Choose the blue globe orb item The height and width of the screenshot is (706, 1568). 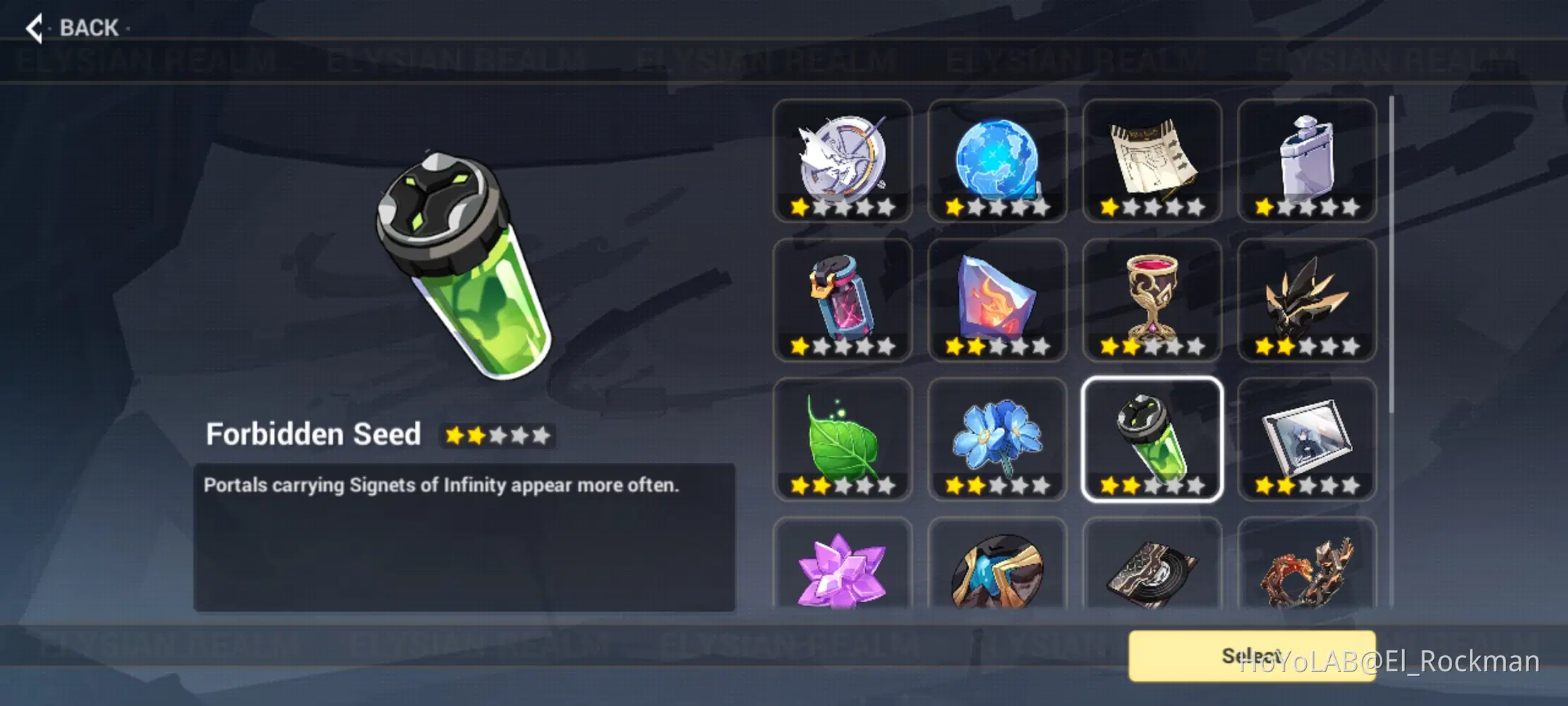coord(997,161)
